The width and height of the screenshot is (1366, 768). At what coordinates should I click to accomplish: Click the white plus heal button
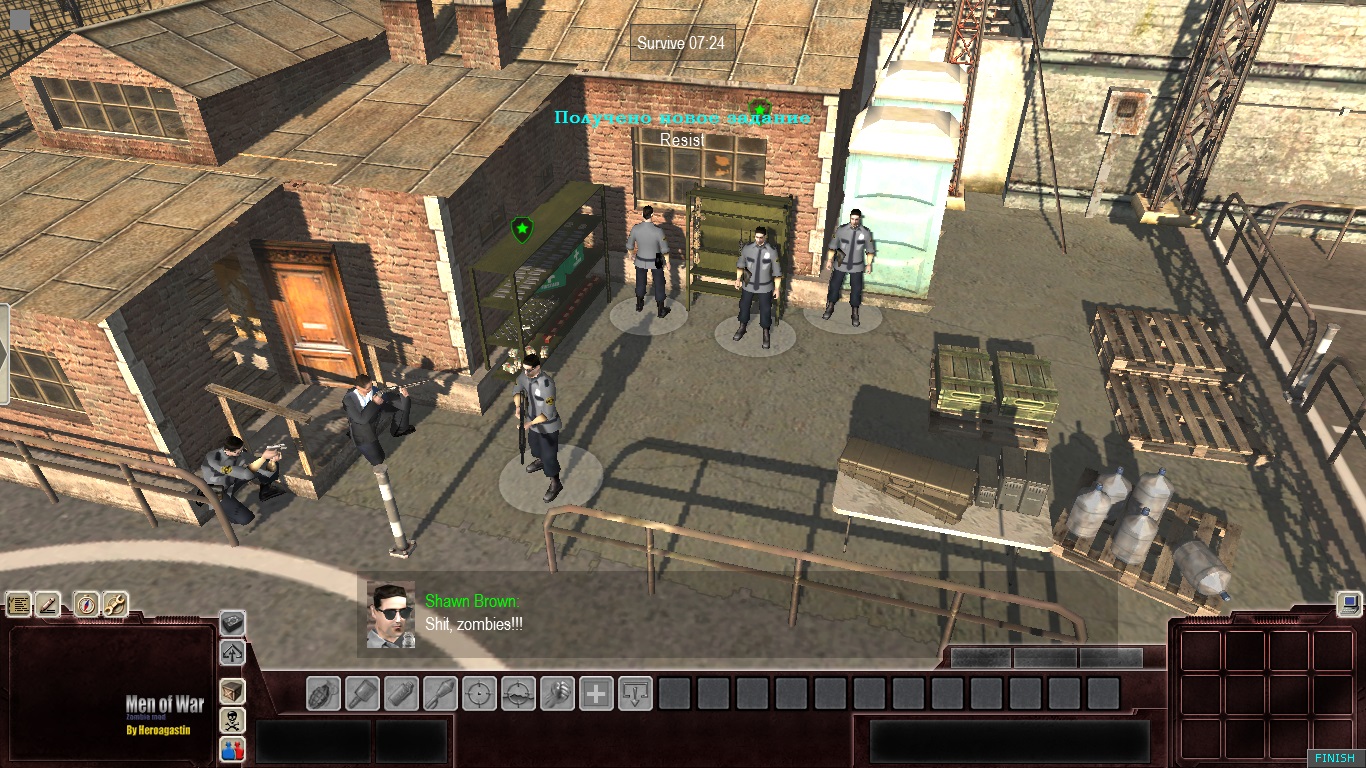coord(596,693)
